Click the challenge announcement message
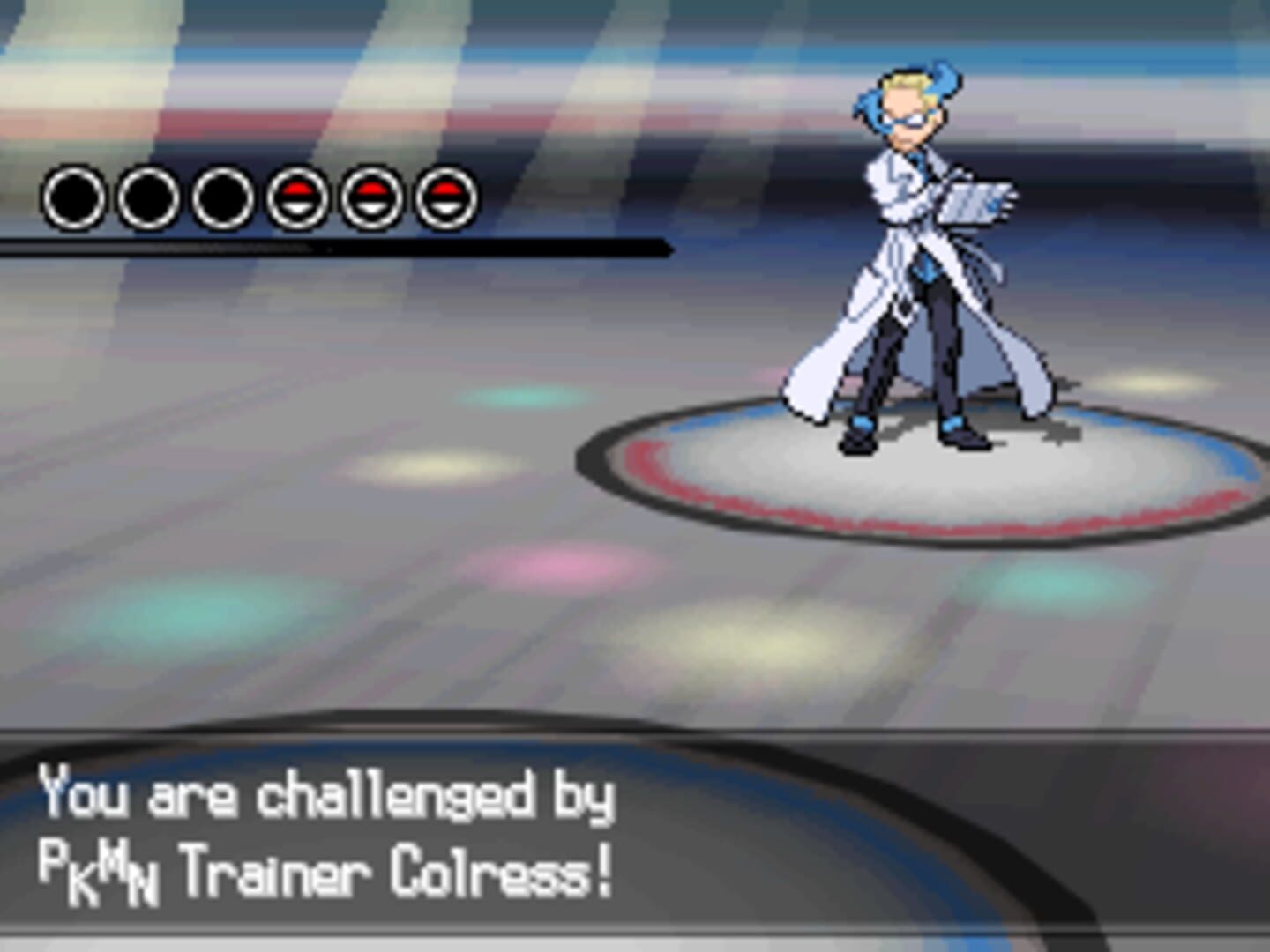Viewport: 1270px width, 952px height. coord(326,798)
